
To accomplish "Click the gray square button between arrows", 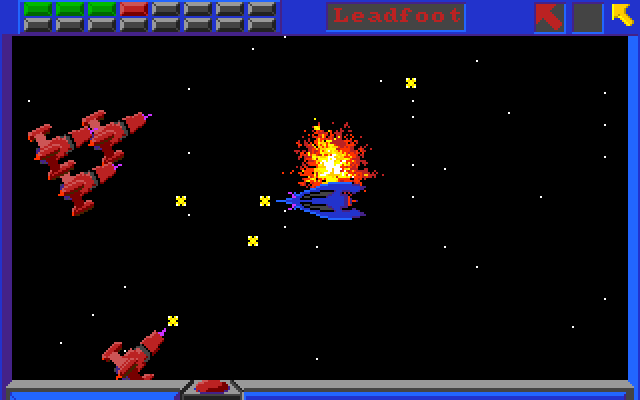I will pos(587,17).
